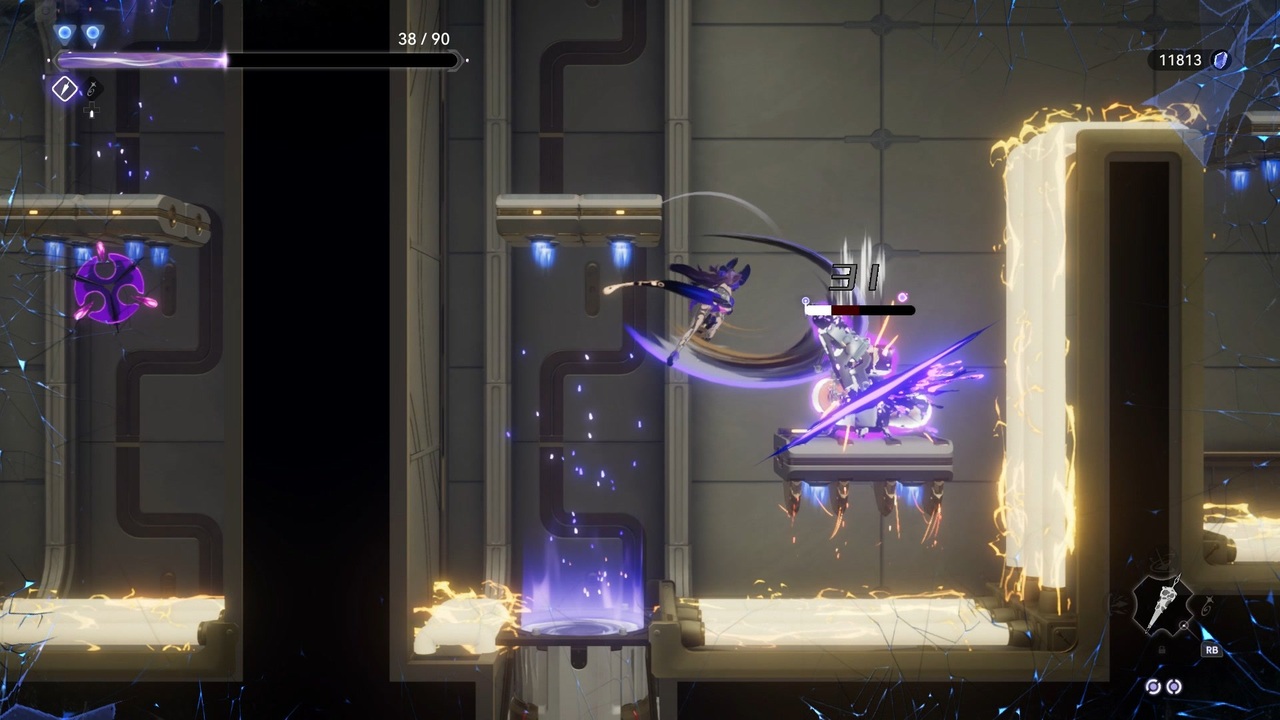Click the crystal currency icon beside 11813

[x=1221, y=60]
